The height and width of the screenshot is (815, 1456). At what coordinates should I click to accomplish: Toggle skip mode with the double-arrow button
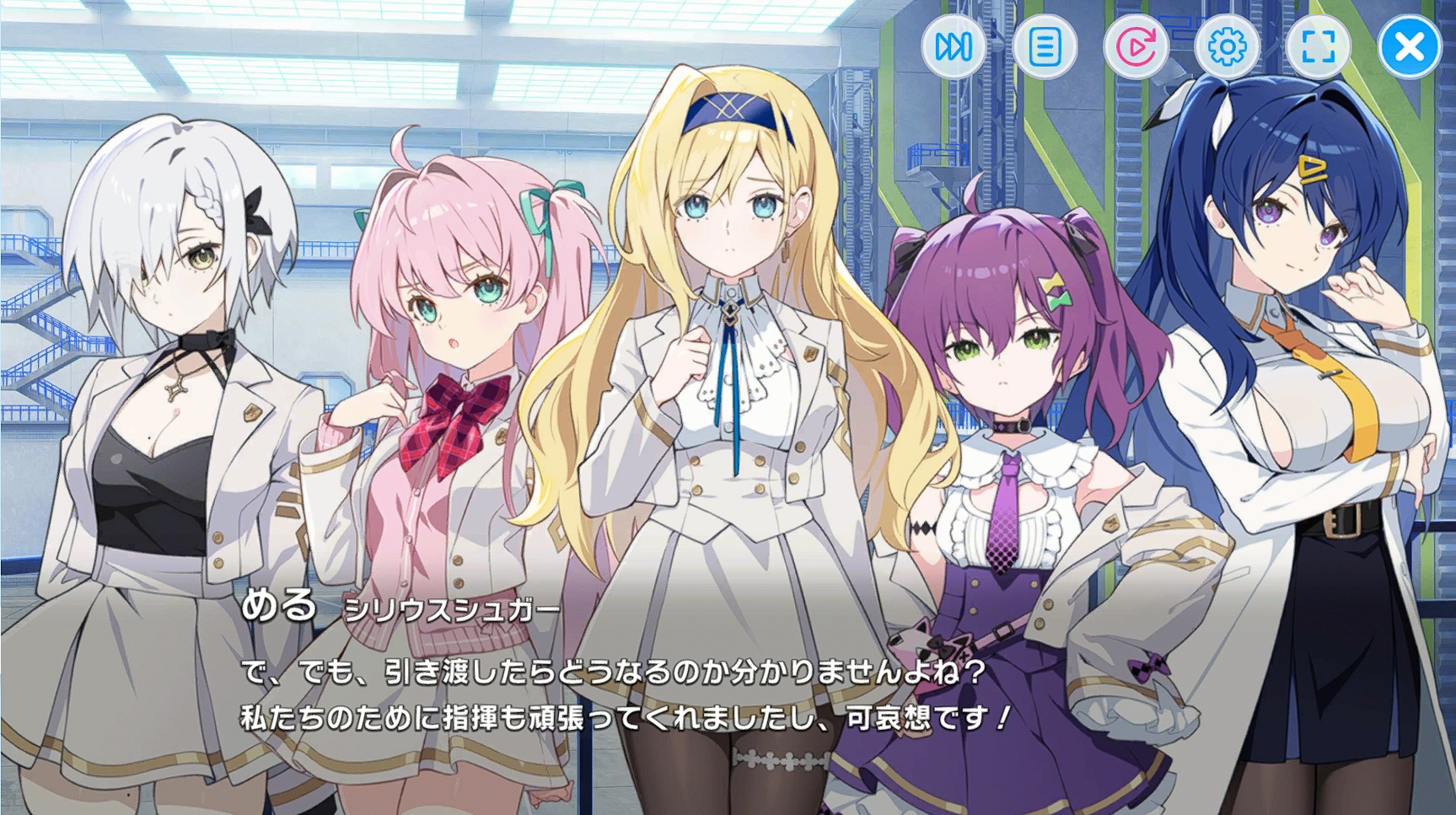tap(953, 48)
